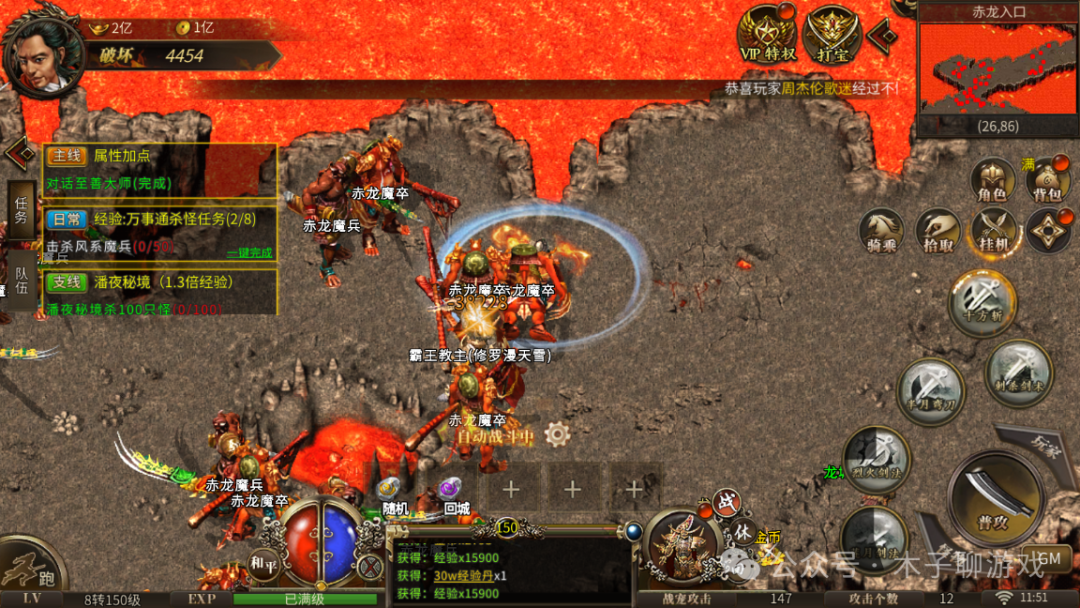Open the 角色 character sheet

pyautogui.click(x=994, y=179)
